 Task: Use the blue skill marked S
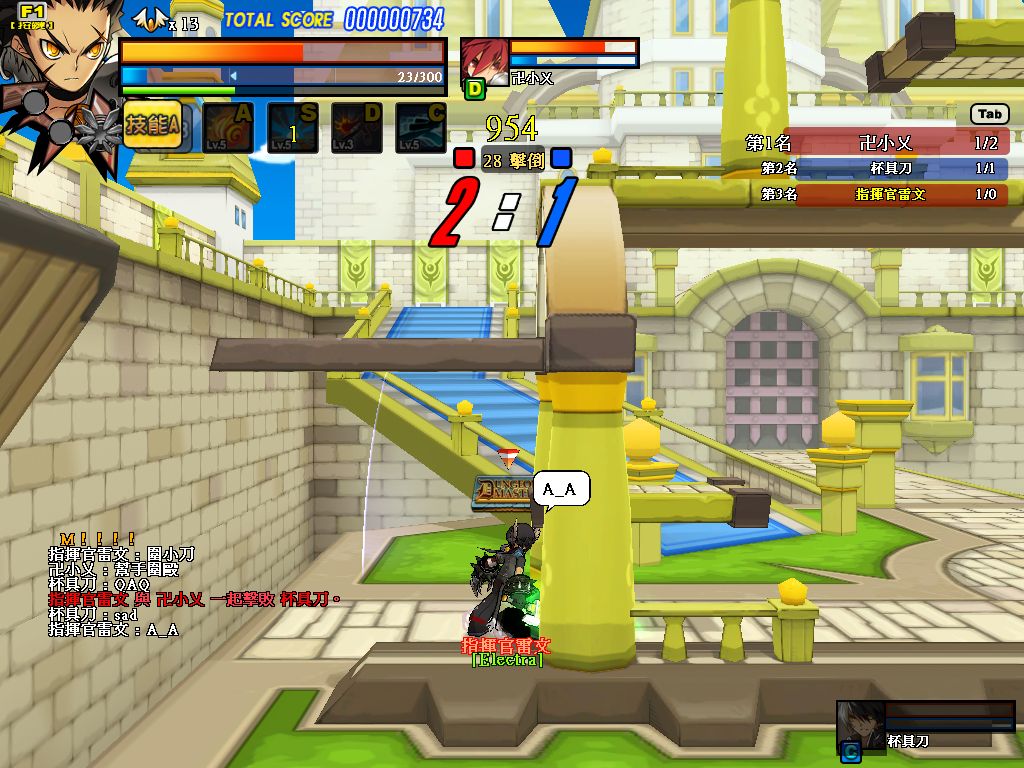coord(293,128)
